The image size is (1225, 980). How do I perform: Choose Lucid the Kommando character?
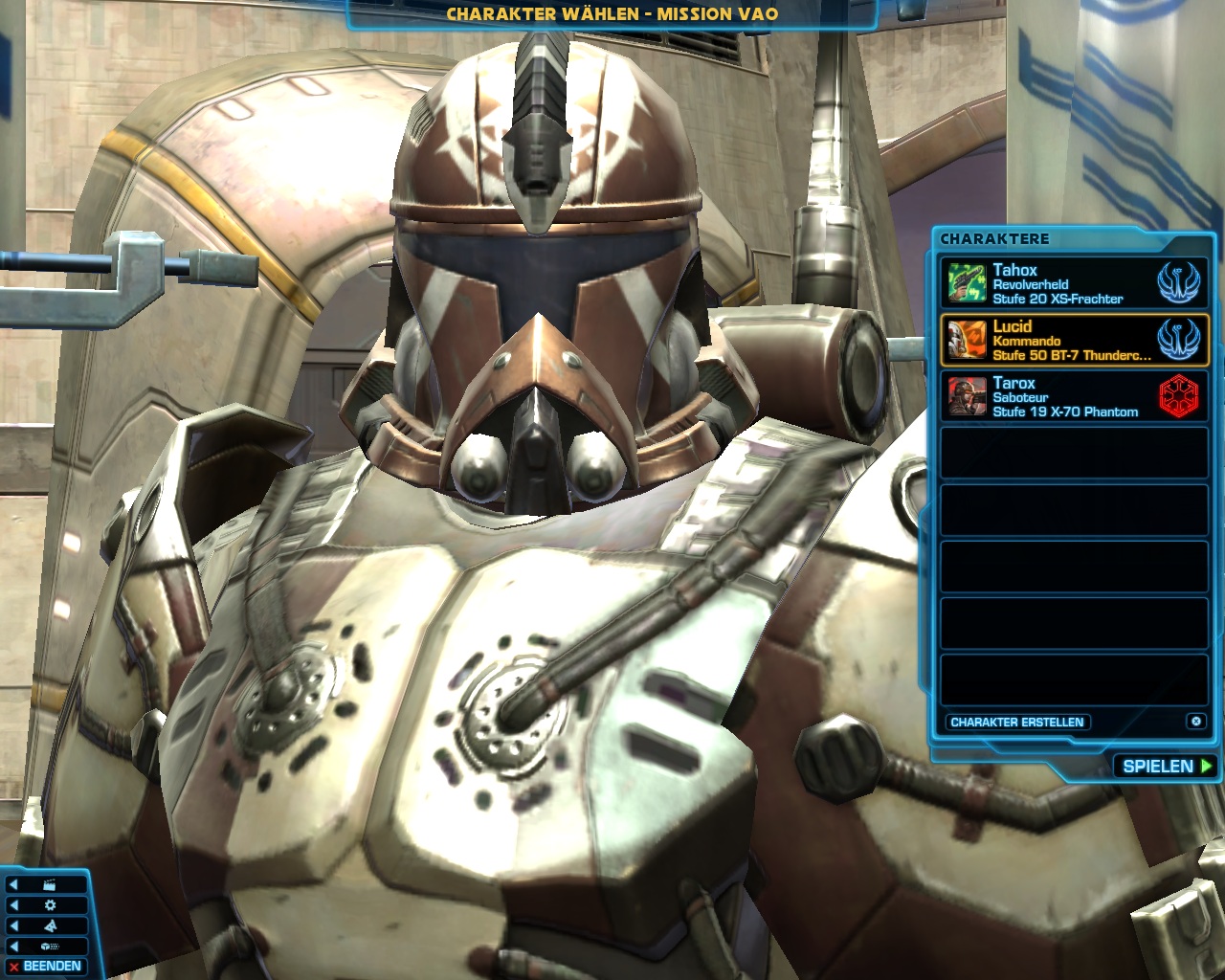(x=1074, y=341)
